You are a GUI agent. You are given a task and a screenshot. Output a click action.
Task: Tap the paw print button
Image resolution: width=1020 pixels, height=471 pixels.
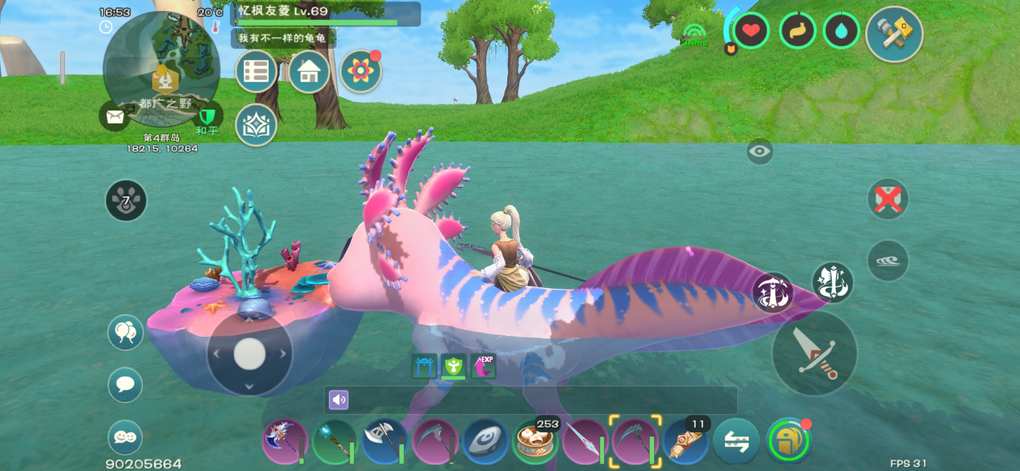126,201
